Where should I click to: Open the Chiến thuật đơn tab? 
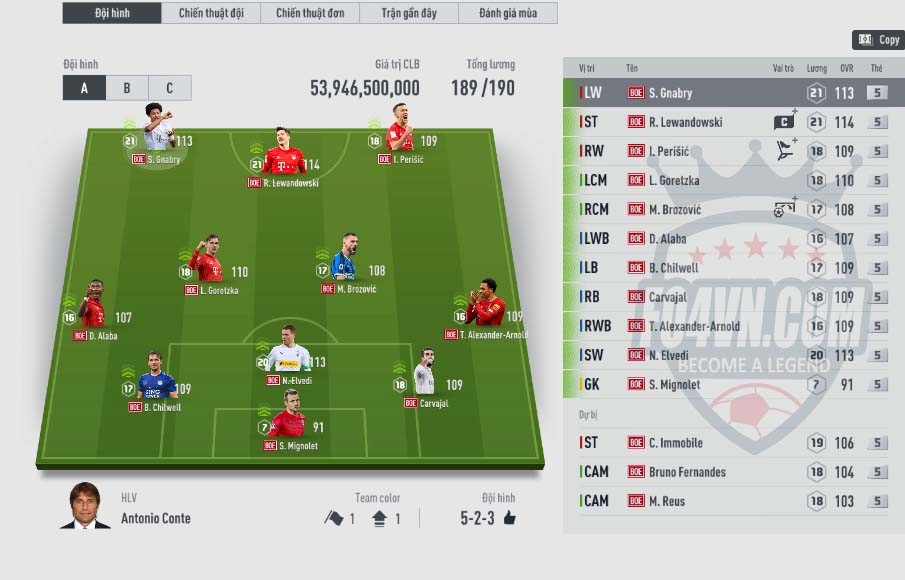309,13
